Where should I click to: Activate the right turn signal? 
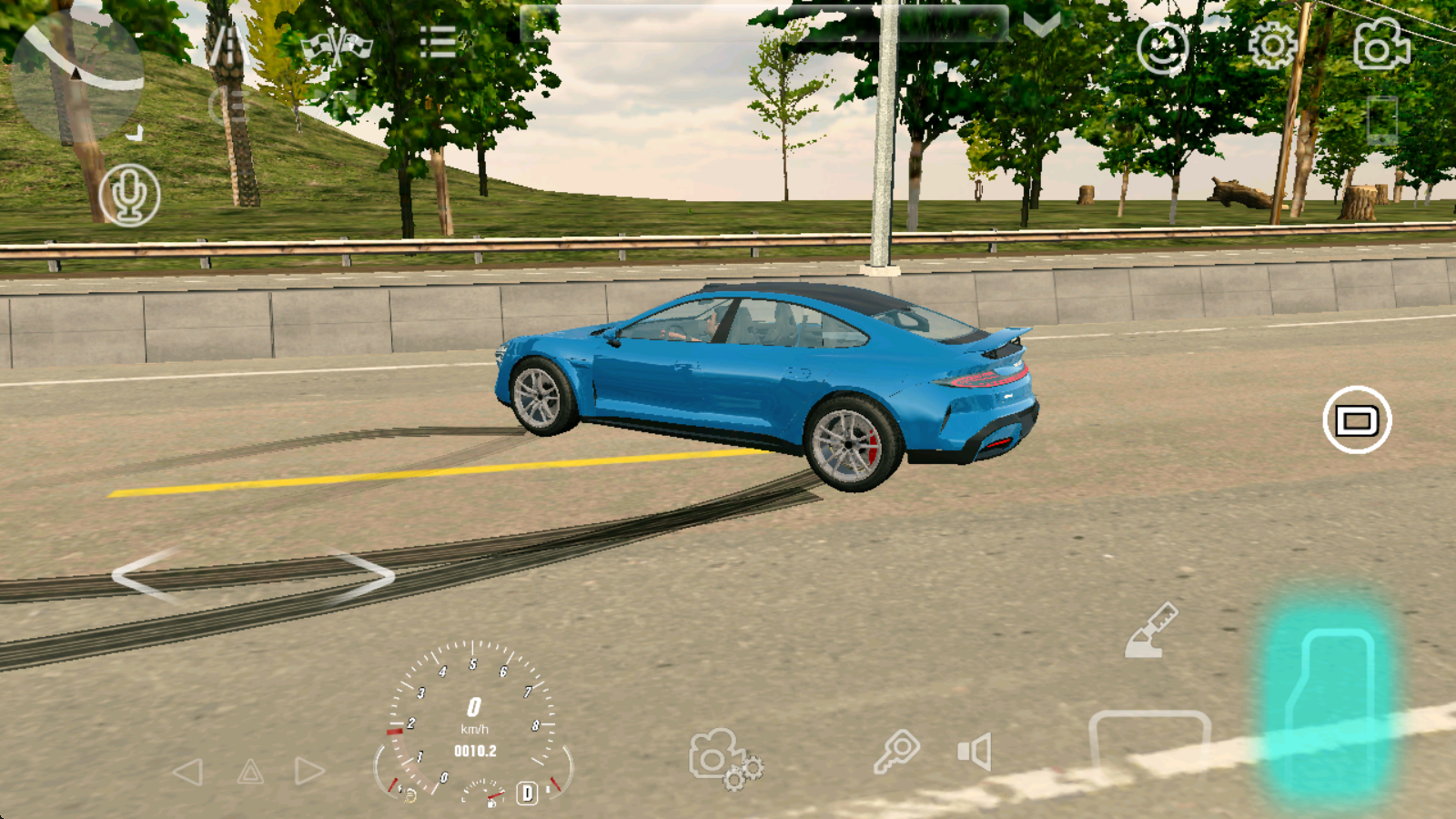click(309, 772)
